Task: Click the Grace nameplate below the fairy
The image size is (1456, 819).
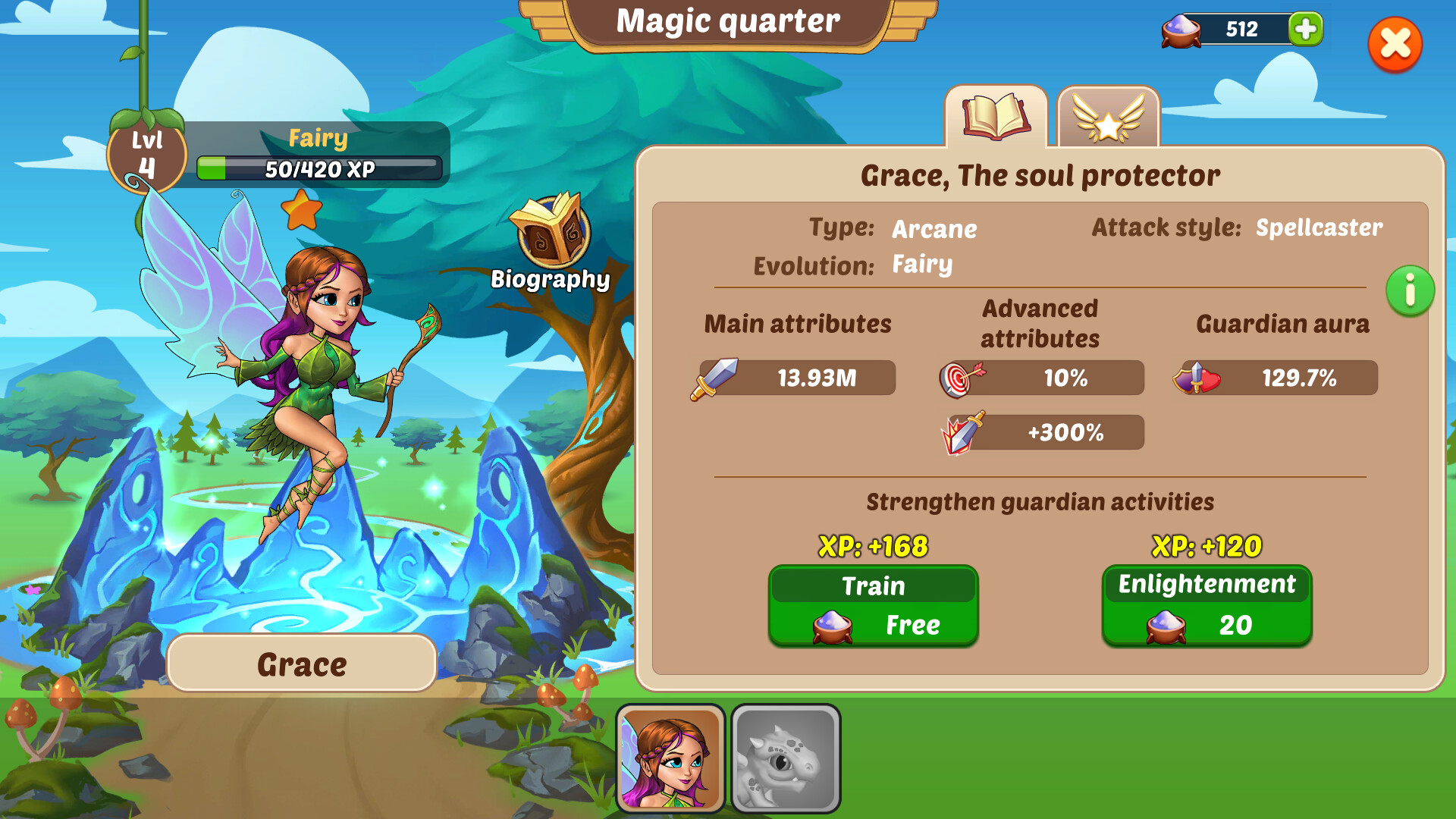Action: click(301, 663)
